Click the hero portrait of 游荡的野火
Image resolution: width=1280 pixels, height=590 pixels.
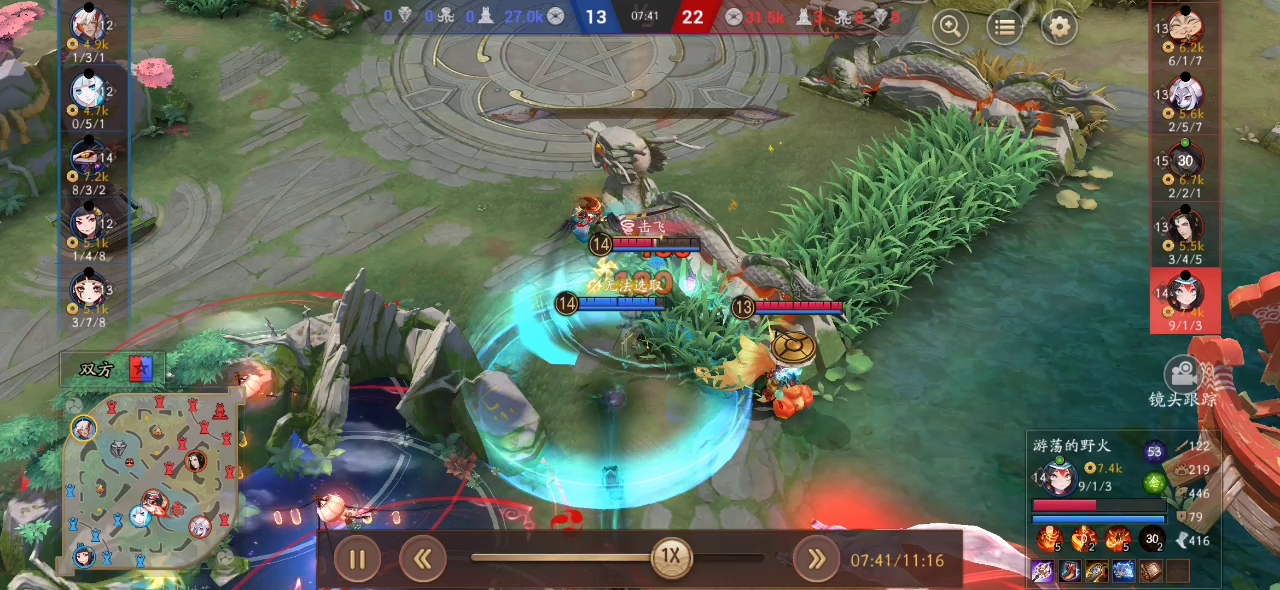click(x=1058, y=478)
